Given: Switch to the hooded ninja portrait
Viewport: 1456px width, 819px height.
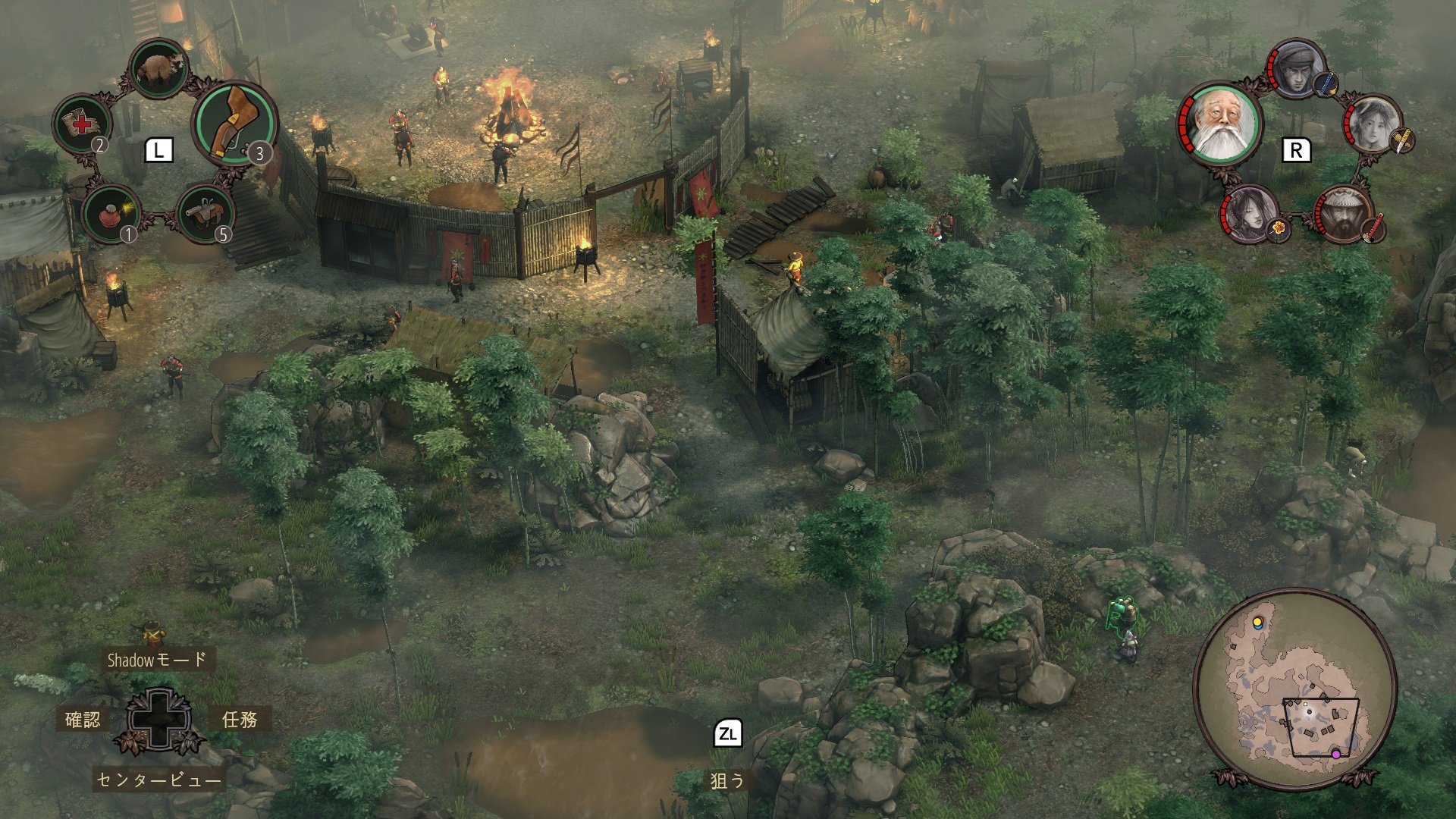Looking at the screenshot, I should coord(1297,70).
